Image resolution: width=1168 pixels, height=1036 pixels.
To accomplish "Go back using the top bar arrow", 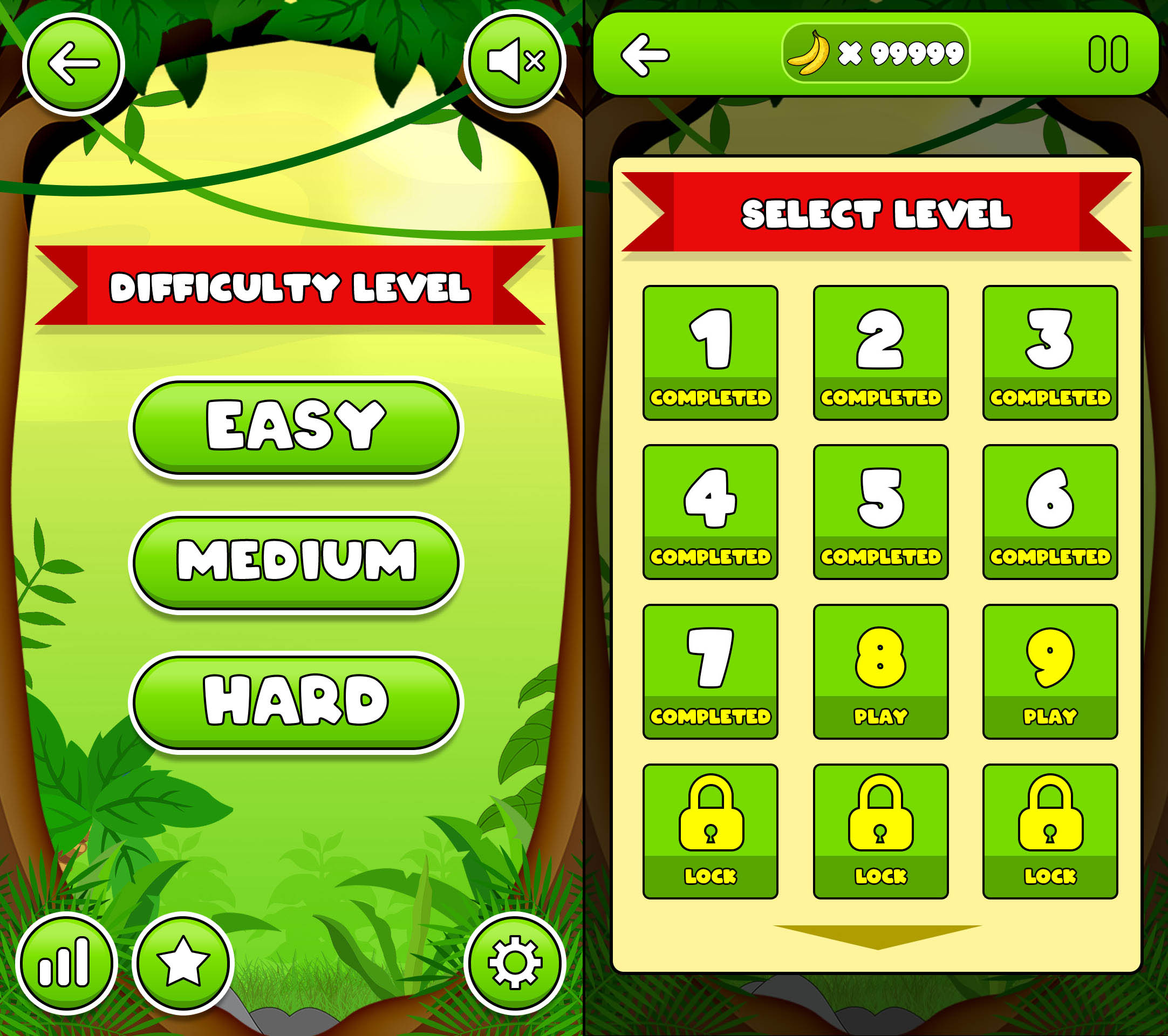I will (645, 55).
